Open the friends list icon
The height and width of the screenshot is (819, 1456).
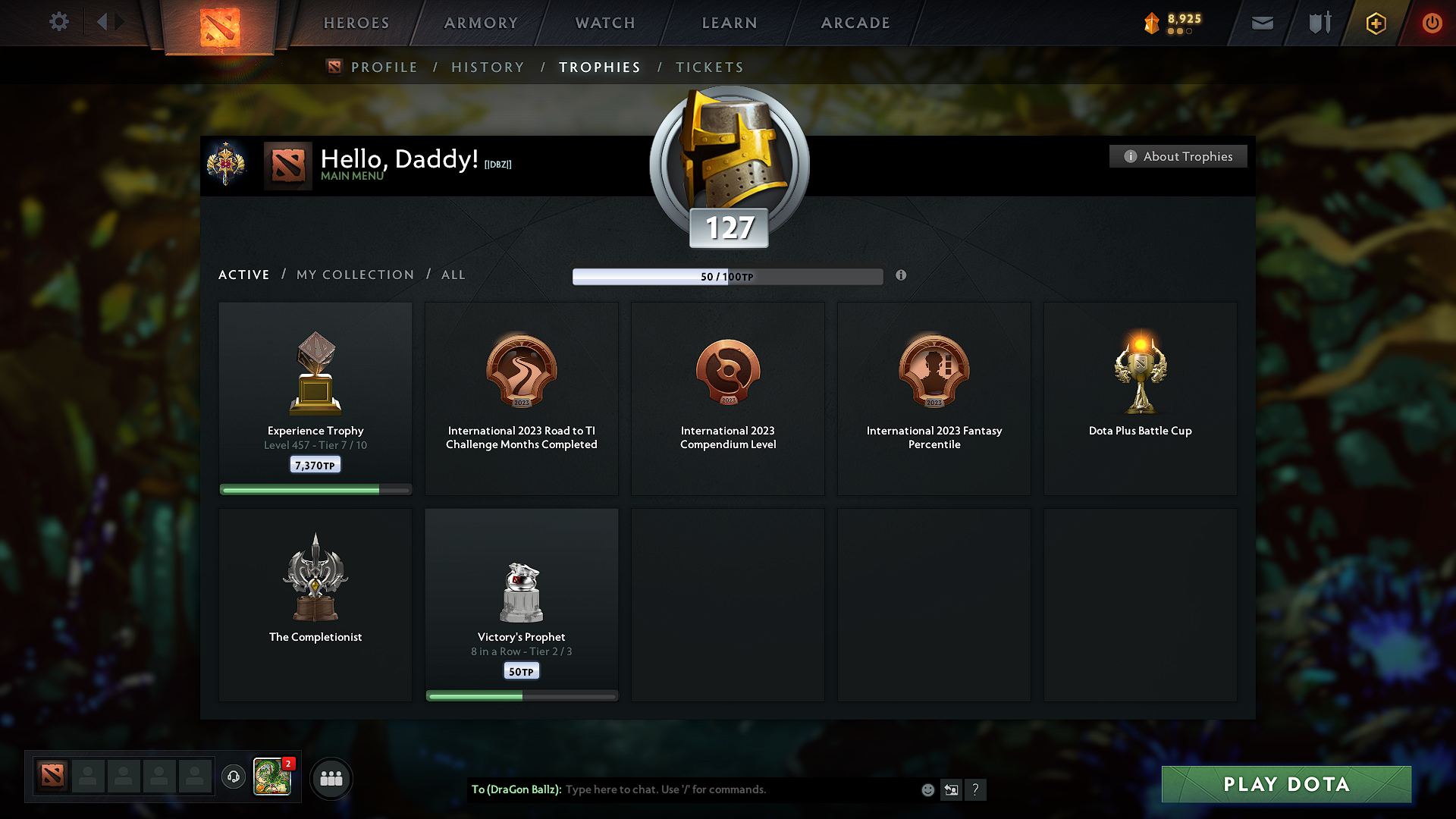tap(331, 778)
